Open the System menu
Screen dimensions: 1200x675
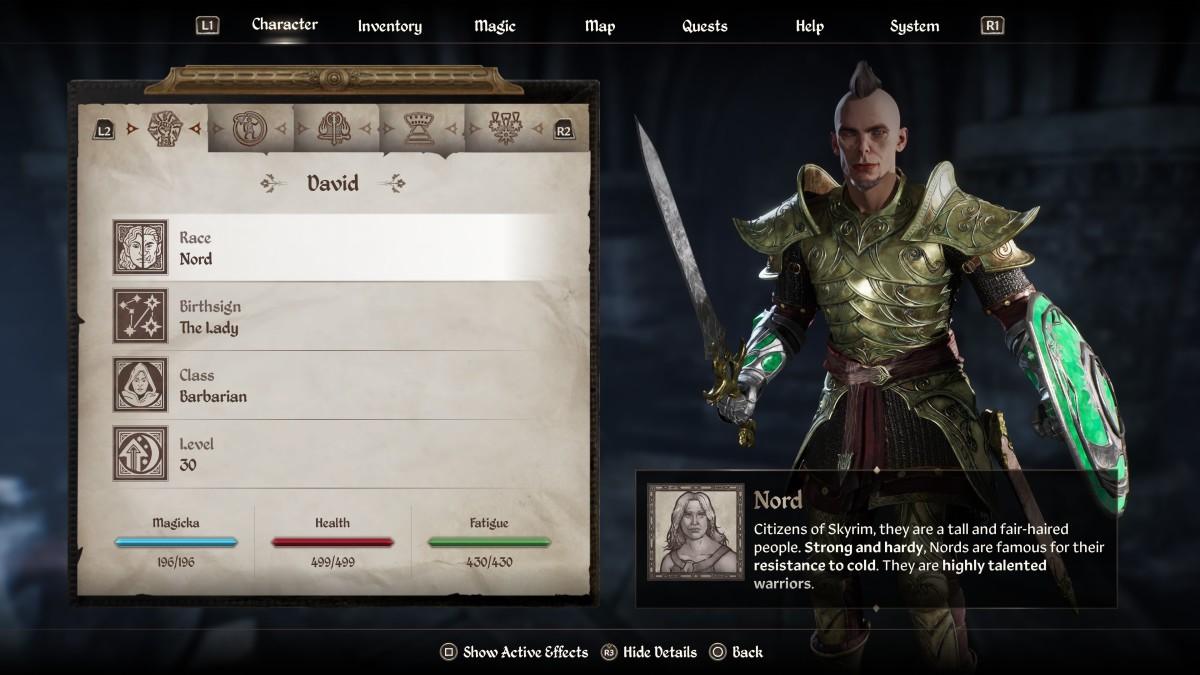(914, 26)
